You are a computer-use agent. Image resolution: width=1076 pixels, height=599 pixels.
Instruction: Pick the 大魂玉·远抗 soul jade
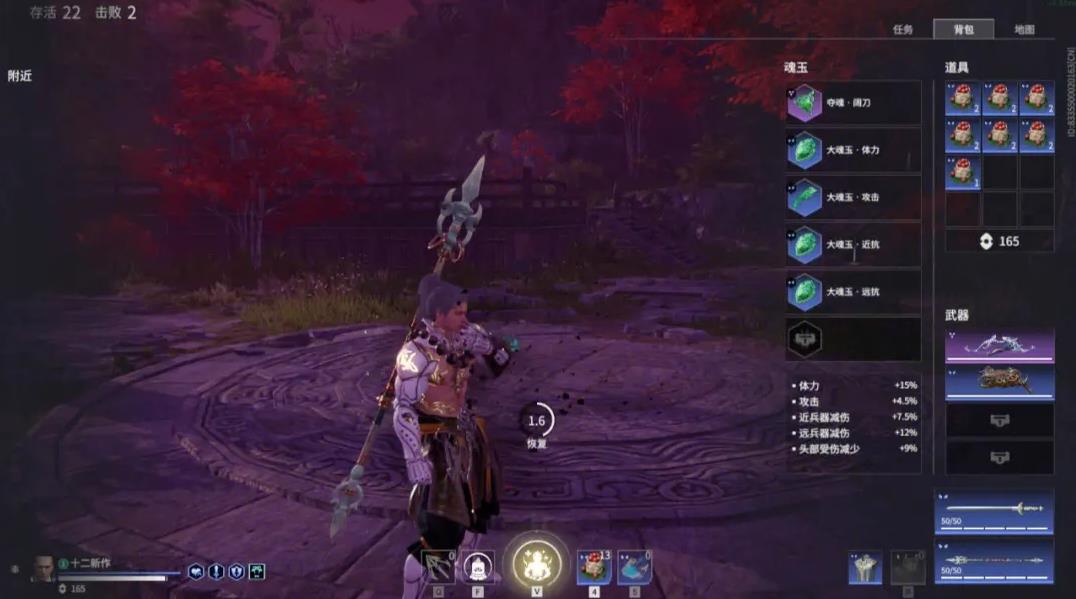[x=853, y=292]
